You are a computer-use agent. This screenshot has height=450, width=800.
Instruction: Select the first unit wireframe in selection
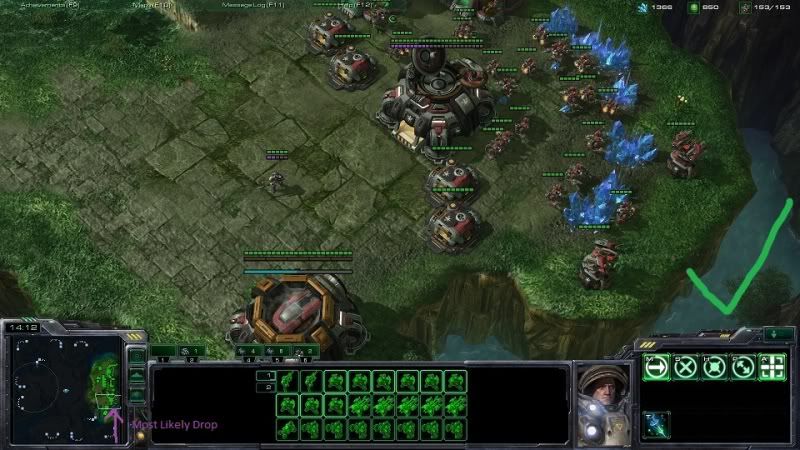click(287, 380)
